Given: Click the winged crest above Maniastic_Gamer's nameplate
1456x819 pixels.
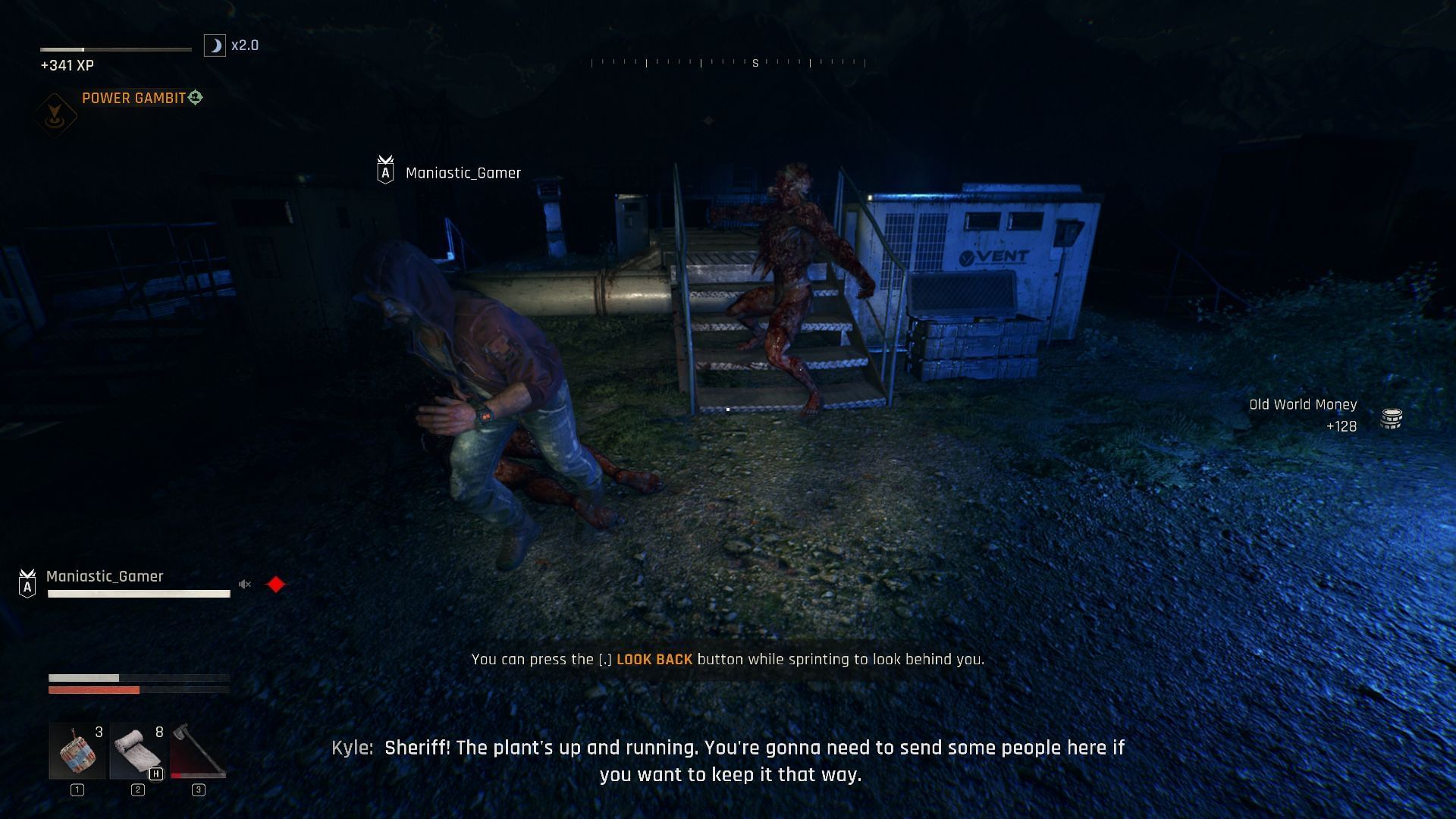Looking at the screenshot, I should (x=386, y=161).
